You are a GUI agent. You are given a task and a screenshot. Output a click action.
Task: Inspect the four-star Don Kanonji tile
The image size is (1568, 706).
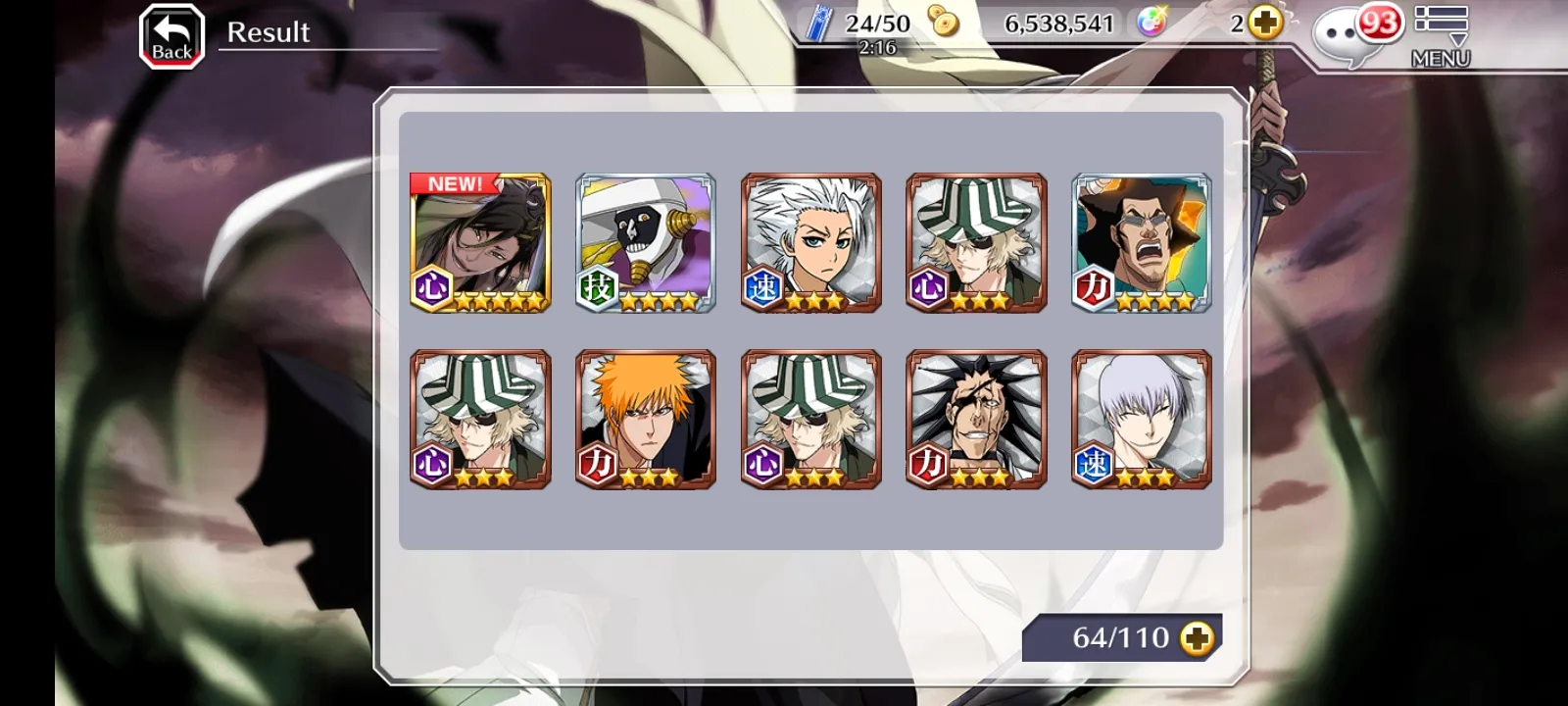coord(1142,243)
